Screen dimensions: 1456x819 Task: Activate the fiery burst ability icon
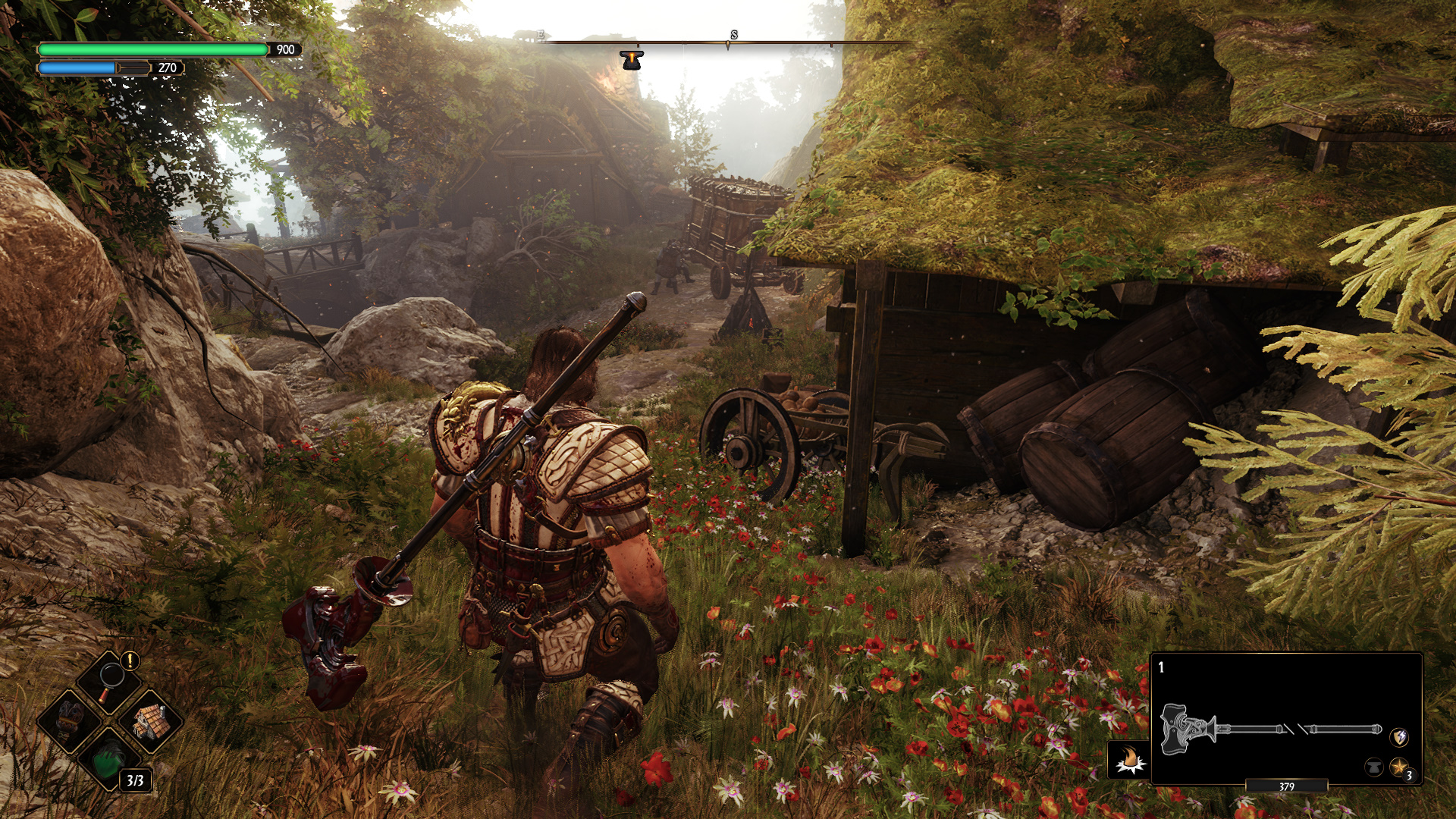pos(1128,758)
